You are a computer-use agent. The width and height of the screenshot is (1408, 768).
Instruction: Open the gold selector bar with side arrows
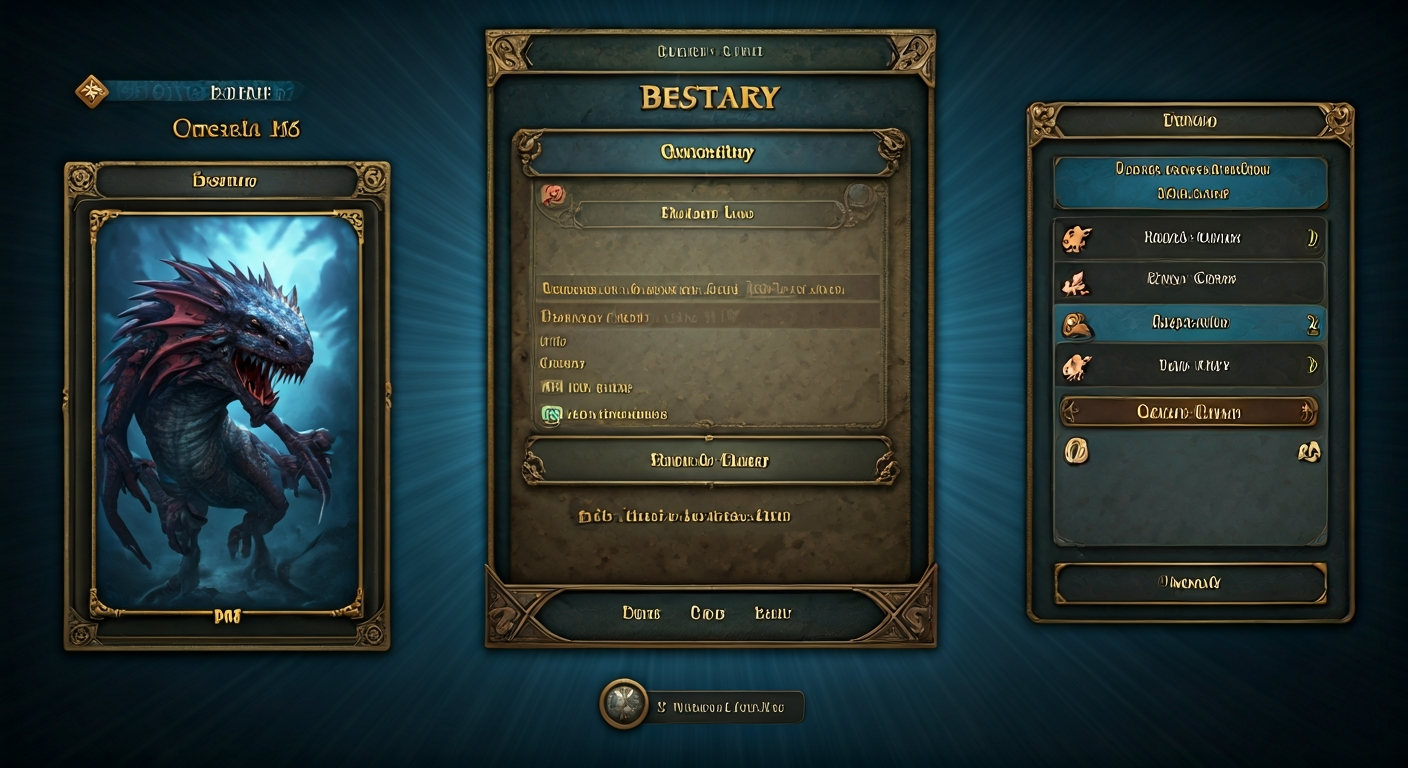coord(1188,411)
